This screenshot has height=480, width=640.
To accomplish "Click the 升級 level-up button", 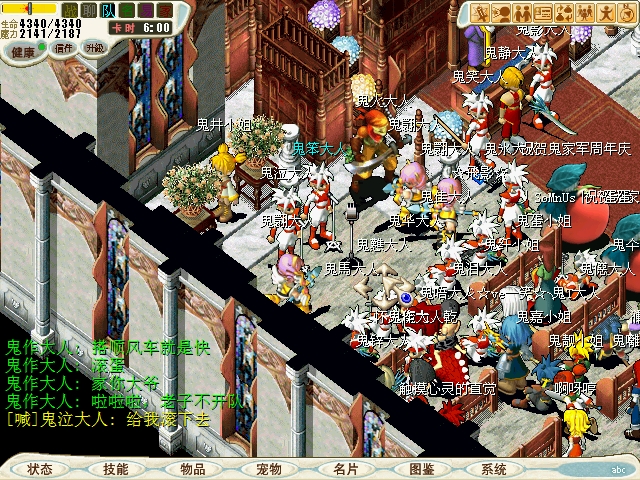I will point(95,48).
